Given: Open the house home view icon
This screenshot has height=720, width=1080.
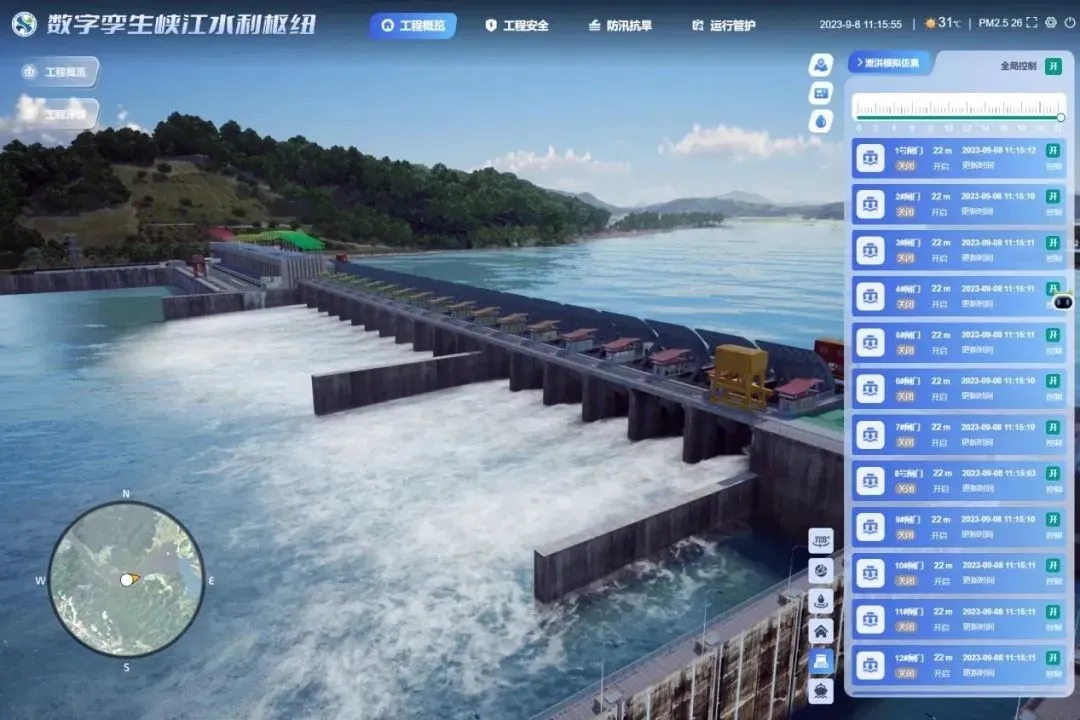Looking at the screenshot, I should click(821, 631).
